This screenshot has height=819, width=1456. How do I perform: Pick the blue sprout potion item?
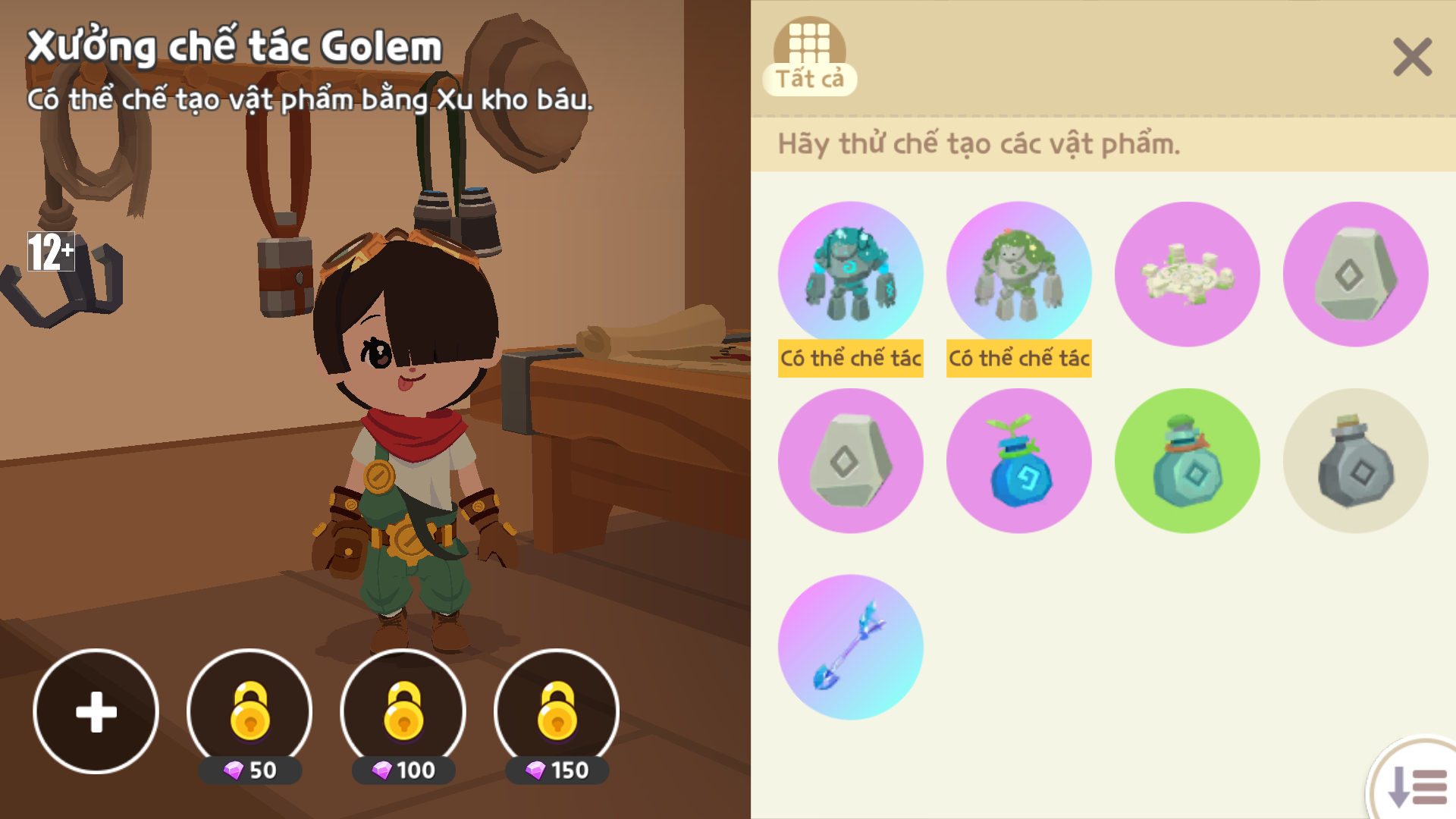pos(1018,461)
